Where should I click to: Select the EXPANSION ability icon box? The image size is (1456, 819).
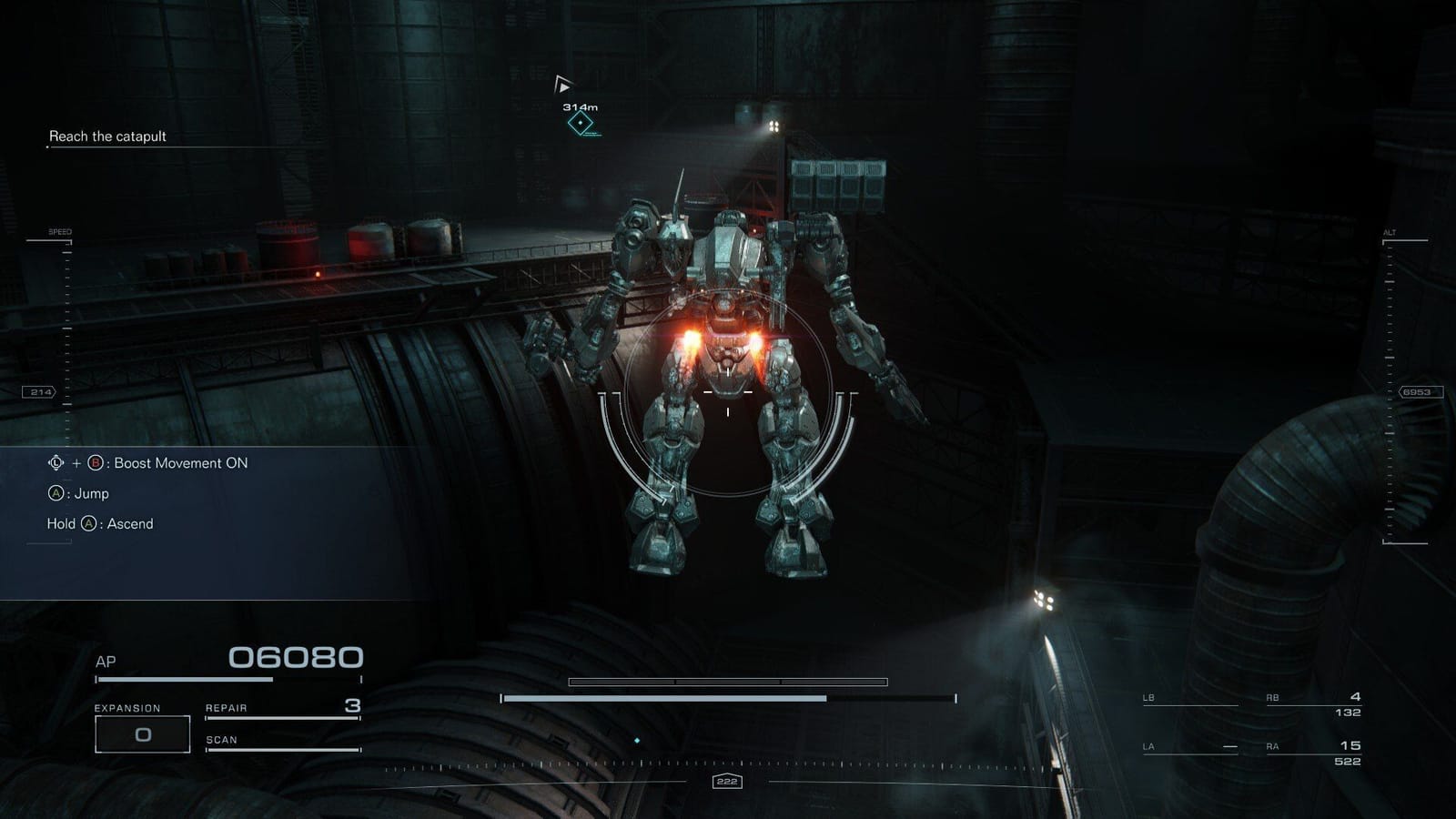[142, 733]
